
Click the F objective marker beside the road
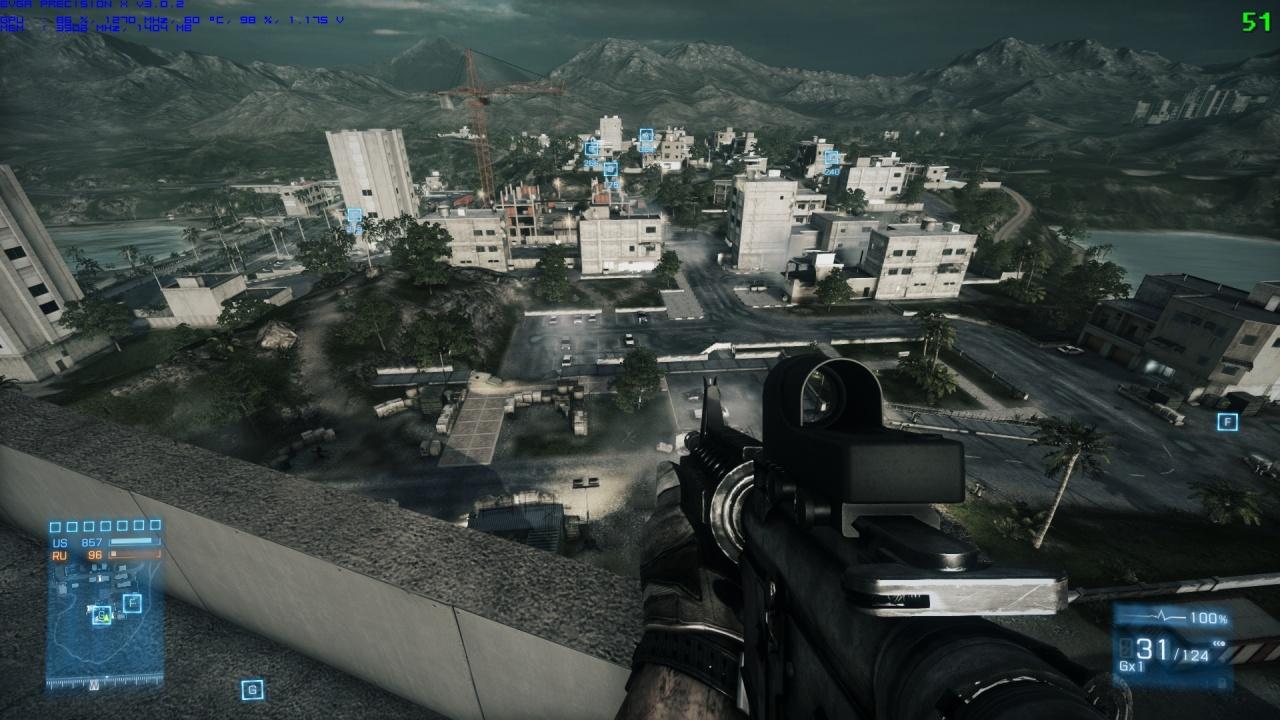pos(1227,422)
